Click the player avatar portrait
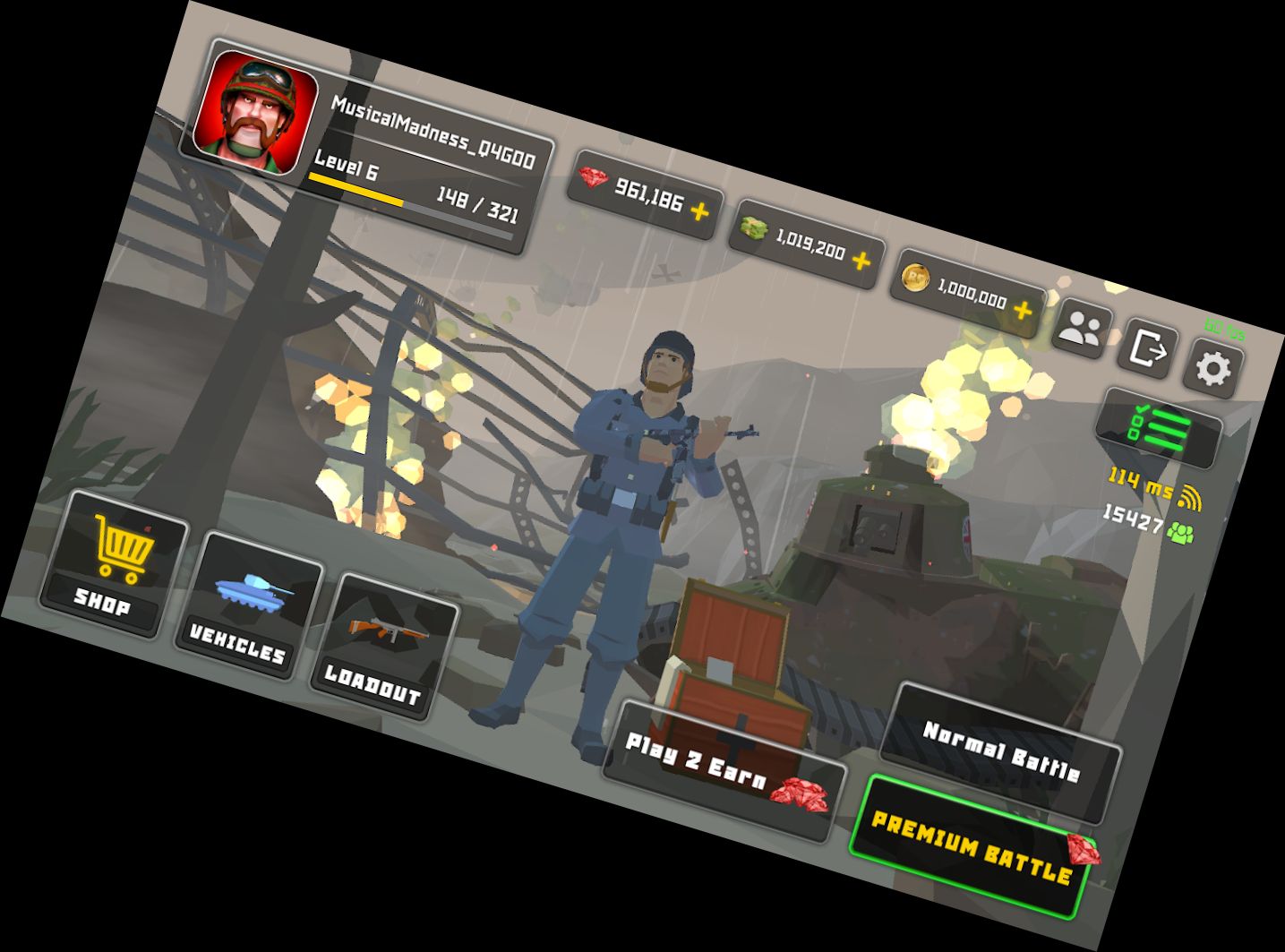This screenshot has height=952, width=1285. [256, 107]
